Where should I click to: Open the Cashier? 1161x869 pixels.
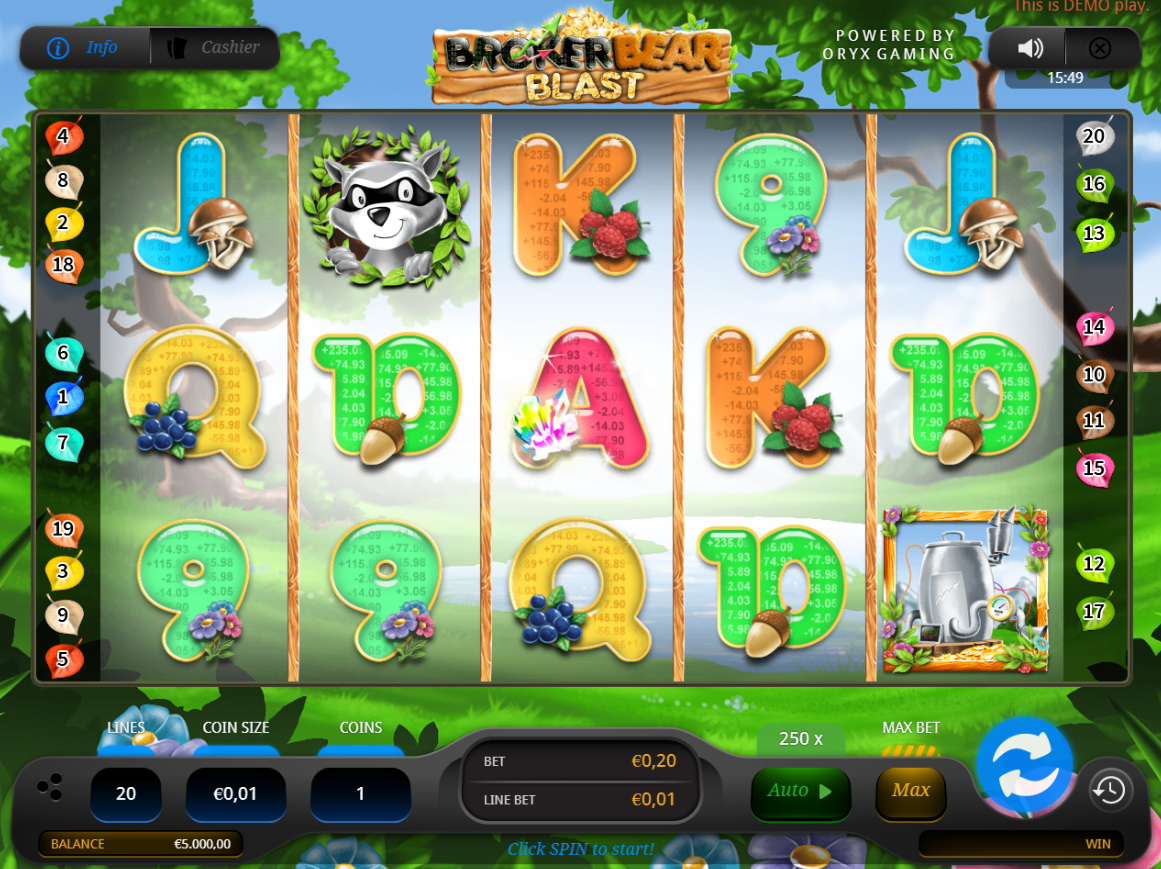coord(216,48)
